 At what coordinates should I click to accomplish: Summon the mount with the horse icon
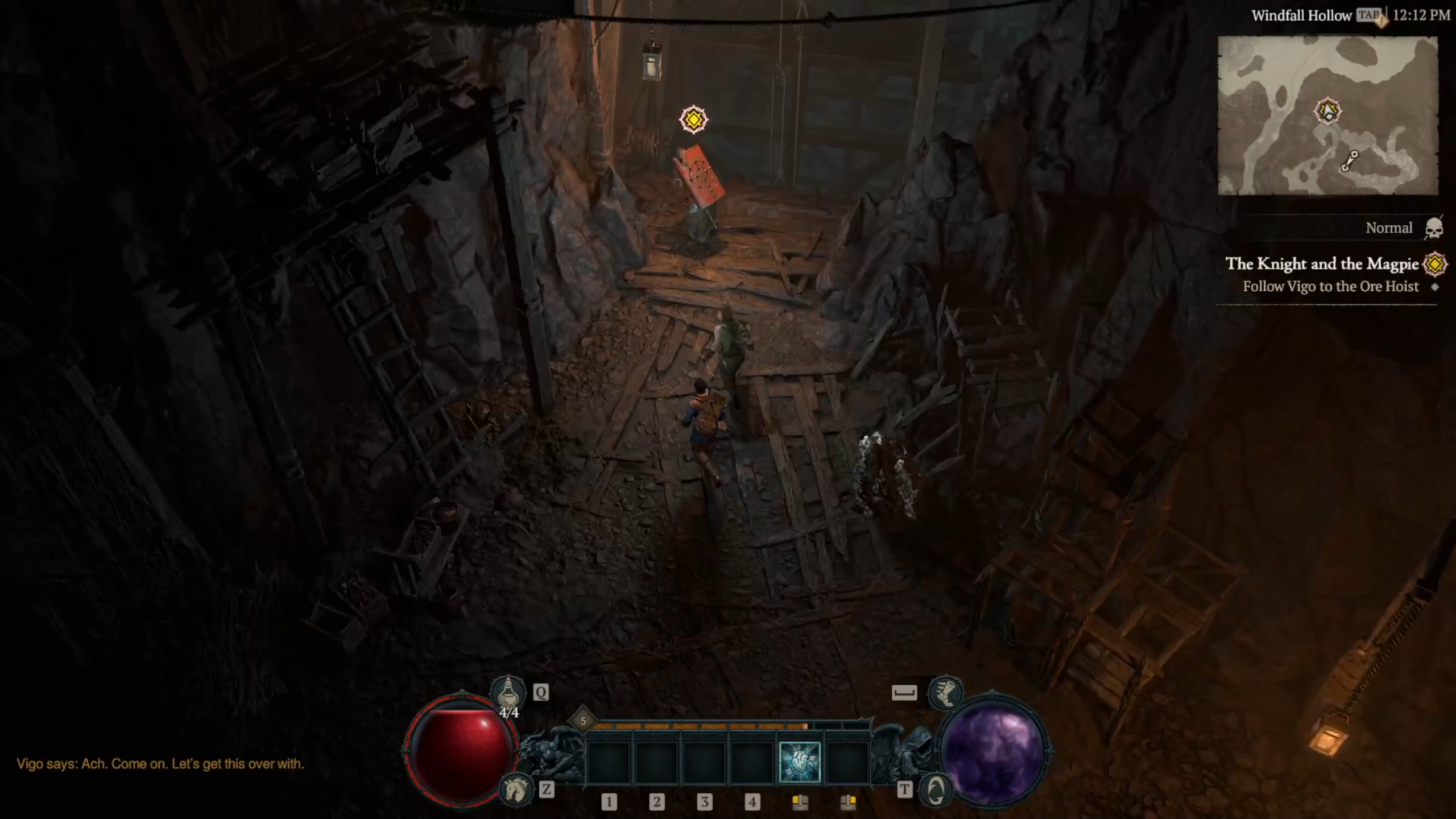click(x=515, y=789)
